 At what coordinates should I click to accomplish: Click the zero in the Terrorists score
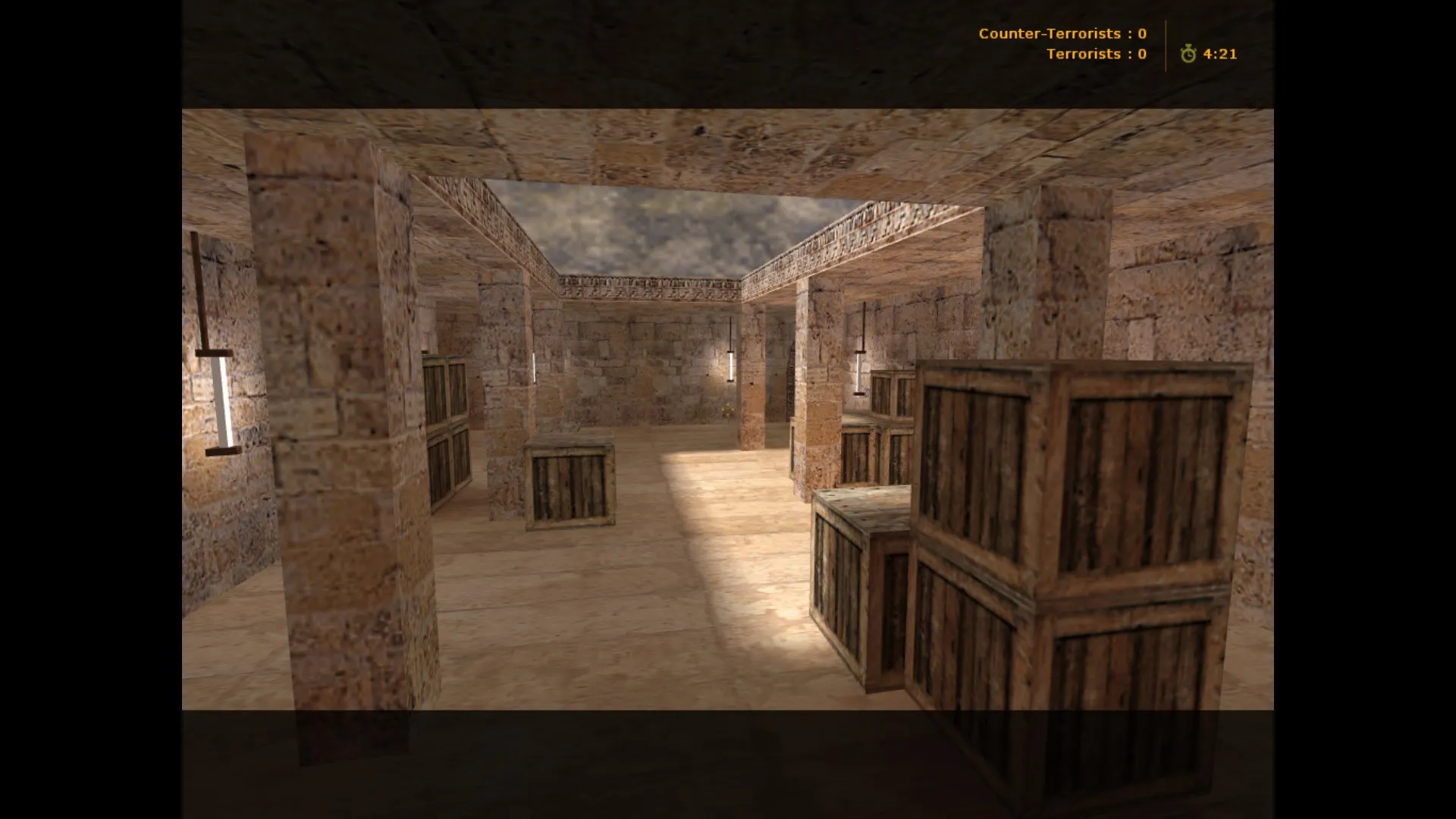[1141, 53]
